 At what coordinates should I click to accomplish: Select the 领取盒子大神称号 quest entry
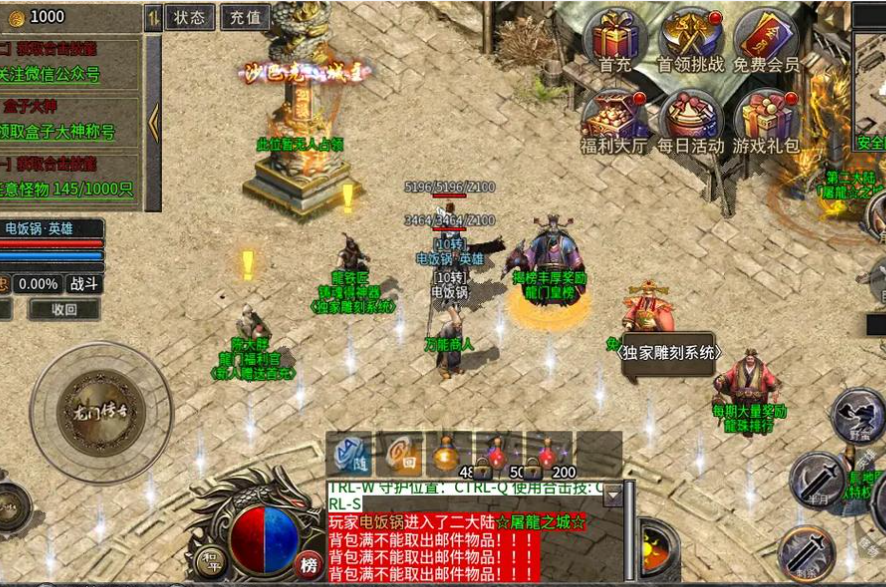(66, 132)
